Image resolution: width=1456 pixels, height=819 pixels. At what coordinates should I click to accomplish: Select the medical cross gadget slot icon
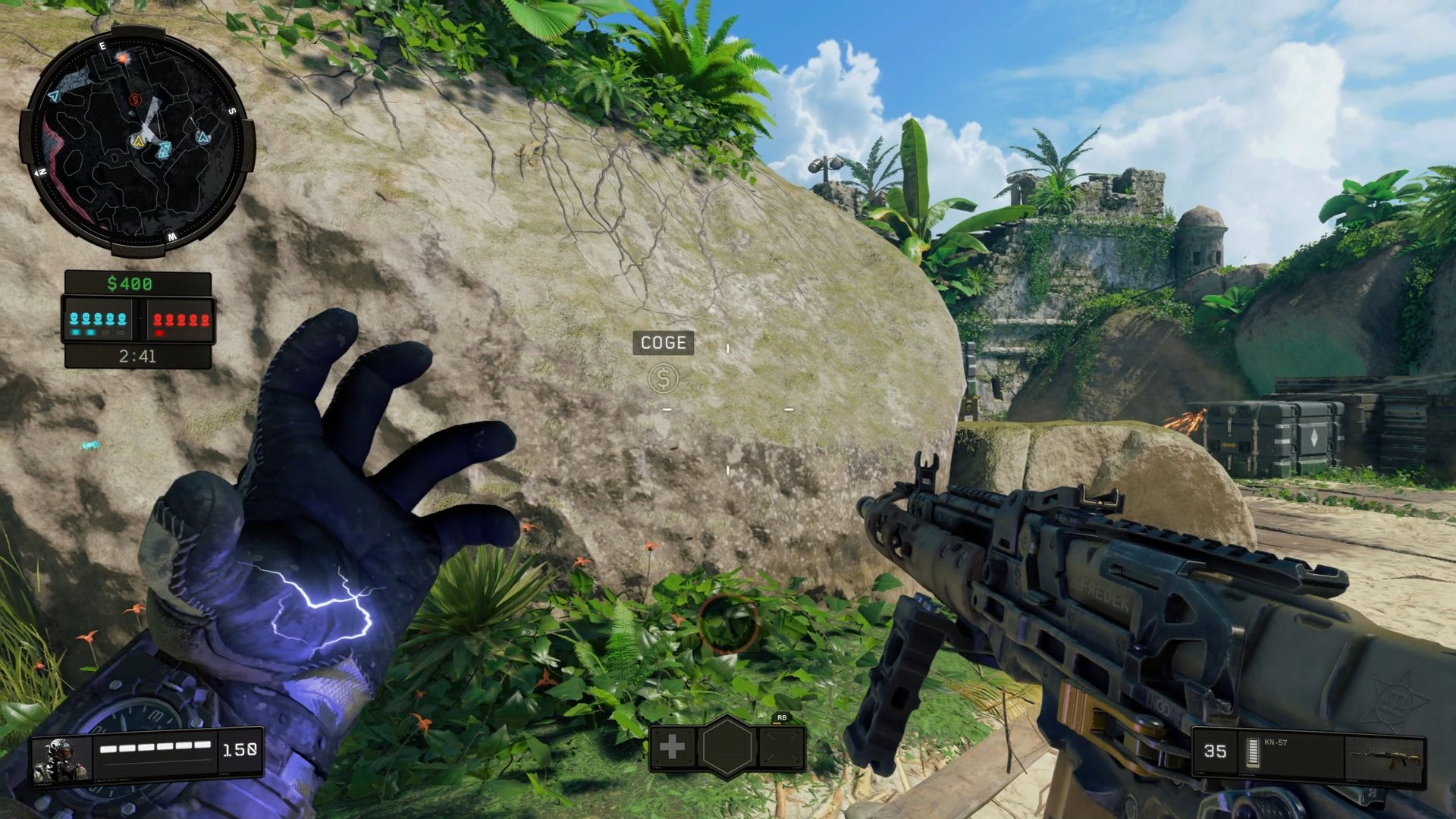(672, 746)
